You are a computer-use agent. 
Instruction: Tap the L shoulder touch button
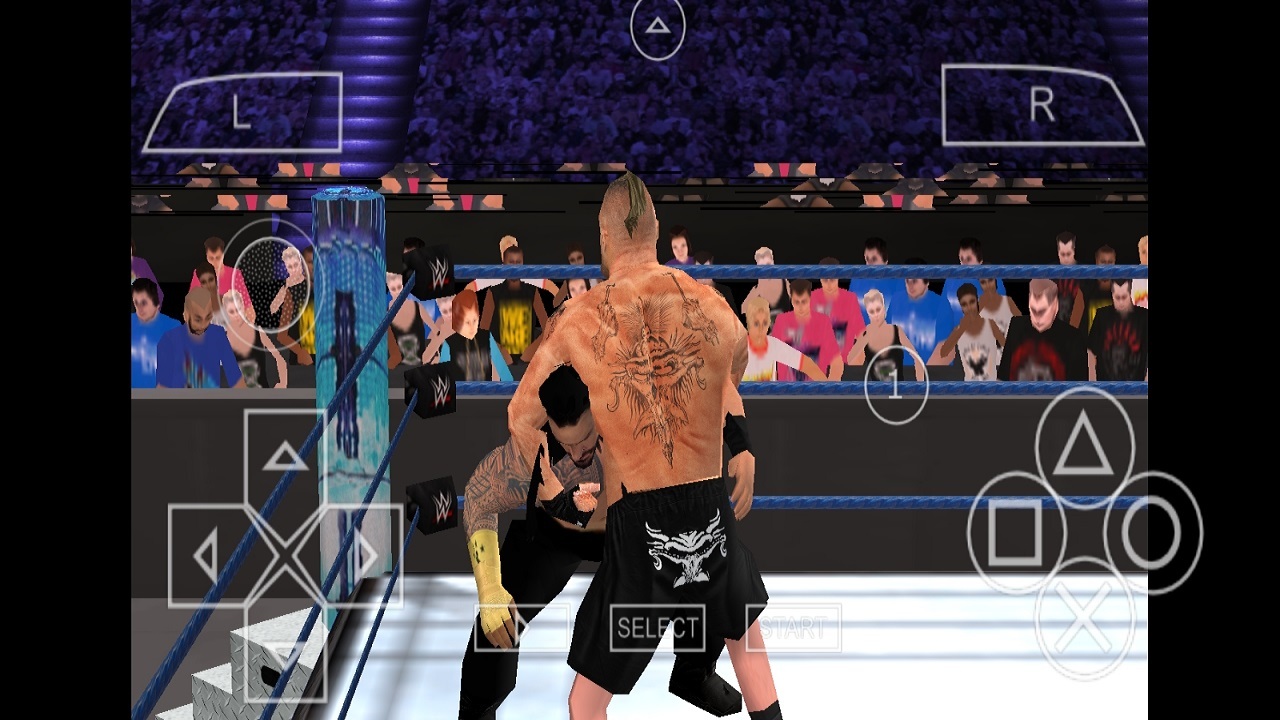click(x=242, y=112)
